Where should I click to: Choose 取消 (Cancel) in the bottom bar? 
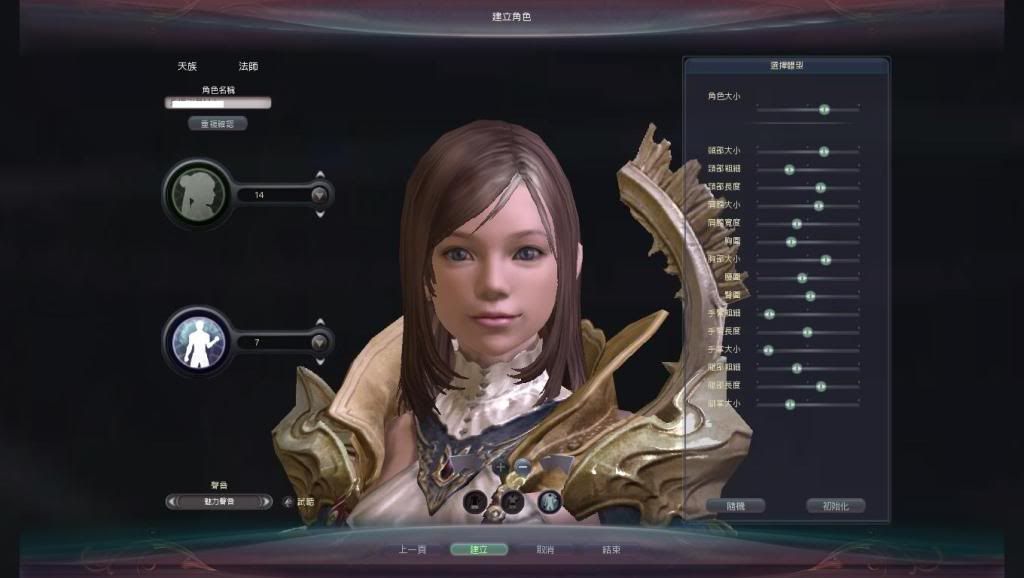tap(545, 549)
